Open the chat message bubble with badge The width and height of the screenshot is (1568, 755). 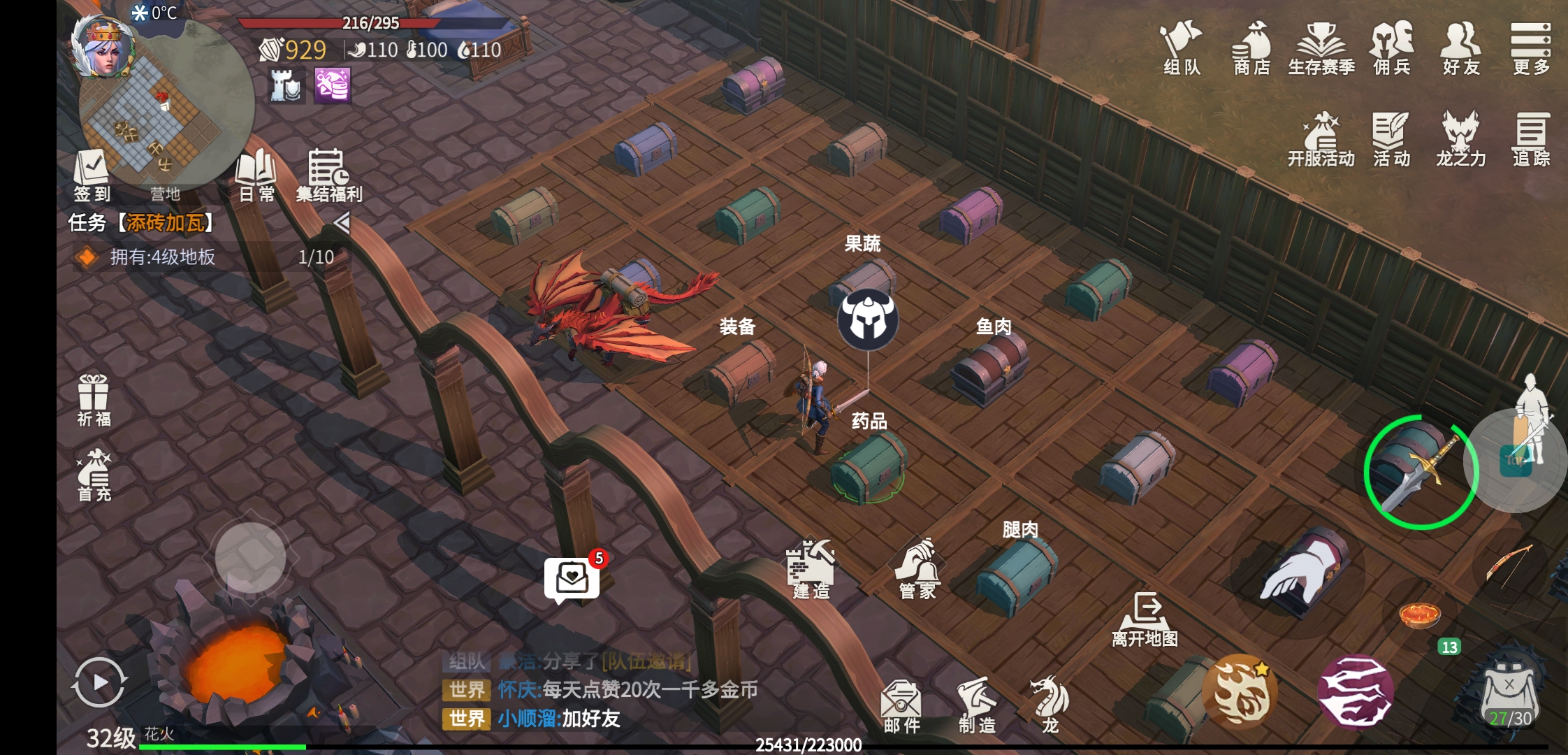572,579
